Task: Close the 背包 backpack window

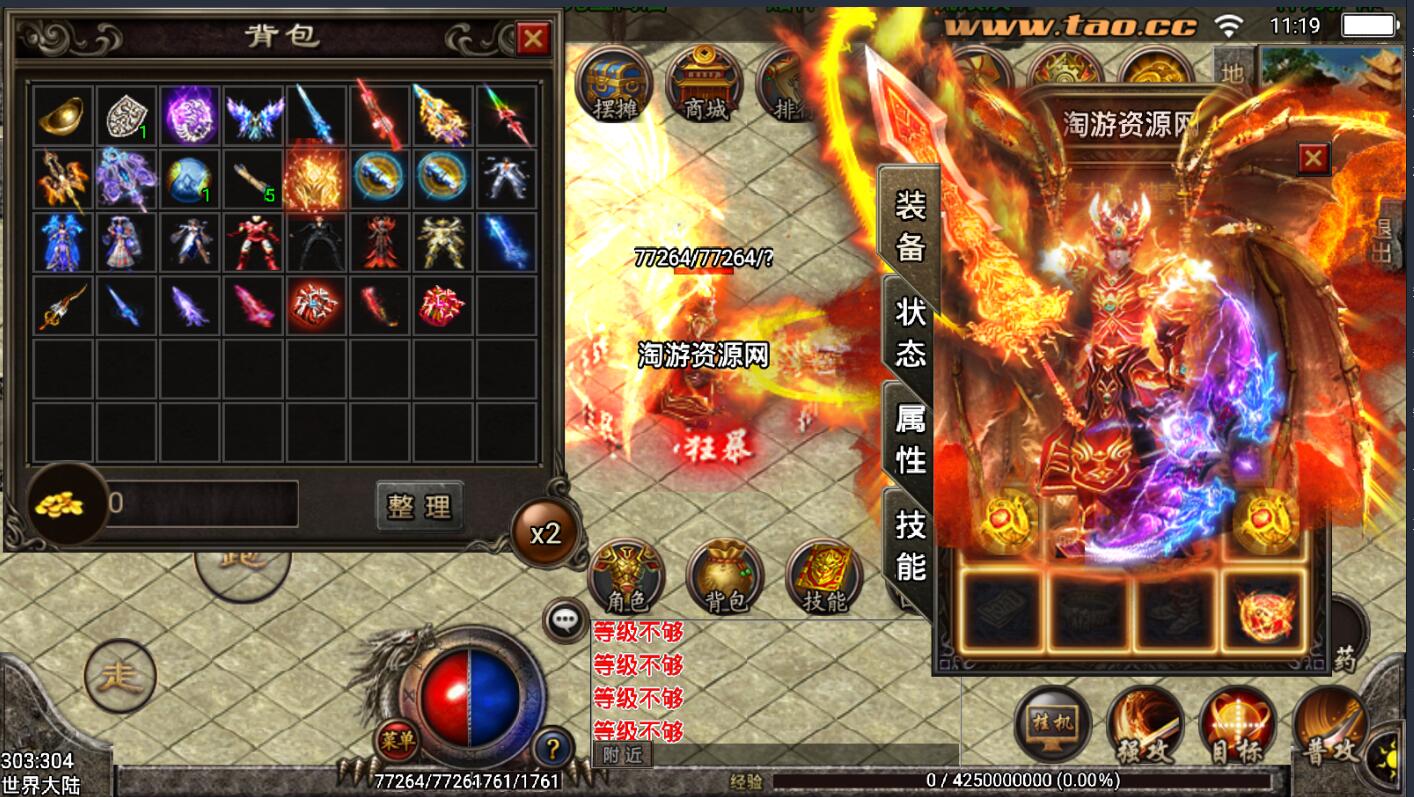Action: [533, 39]
